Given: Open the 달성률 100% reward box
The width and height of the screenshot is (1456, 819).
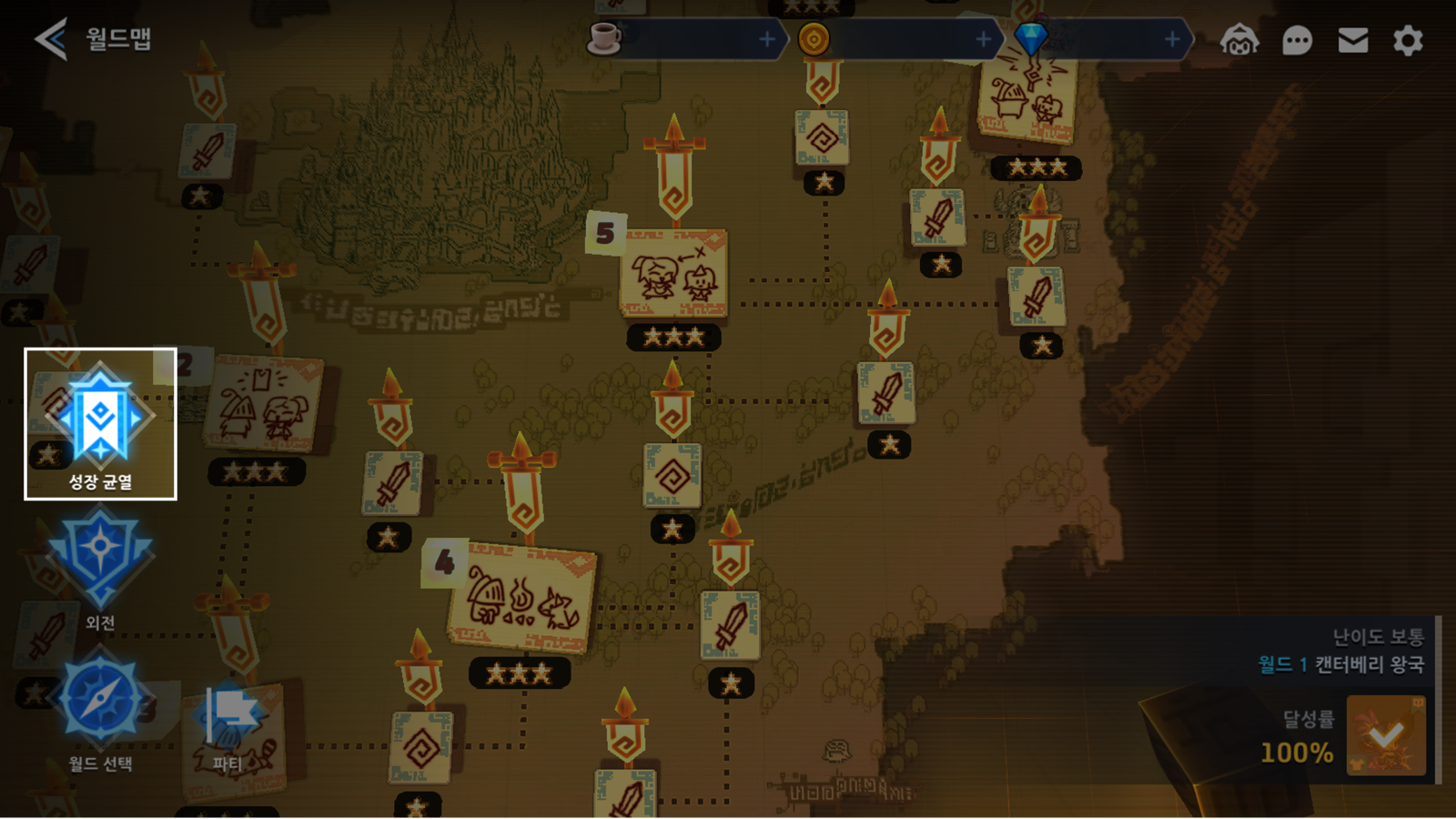Looking at the screenshot, I should [x=1385, y=735].
